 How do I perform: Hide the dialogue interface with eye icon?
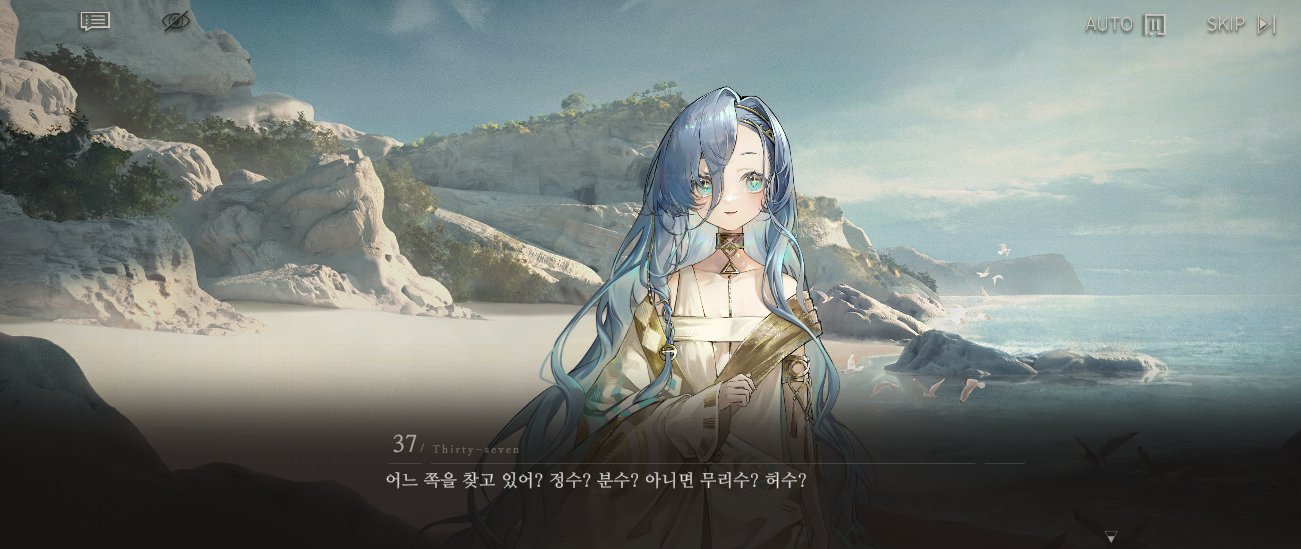point(176,21)
